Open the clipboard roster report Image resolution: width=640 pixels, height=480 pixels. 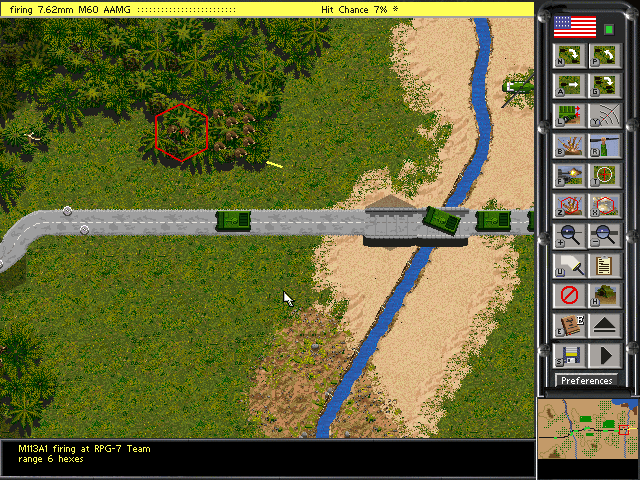pyautogui.click(x=604, y=266)
